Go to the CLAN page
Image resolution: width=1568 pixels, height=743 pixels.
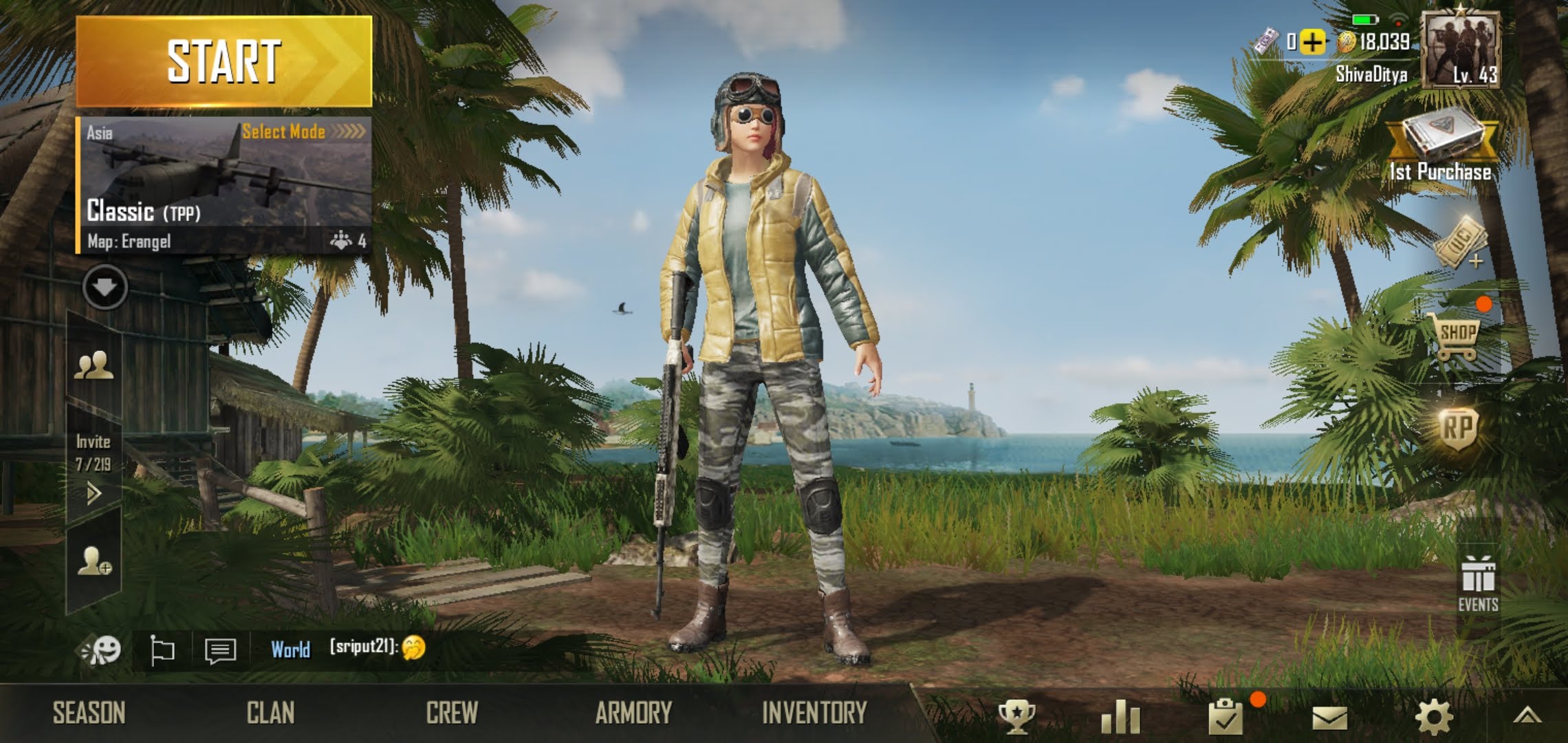click(x=270, y=713)
